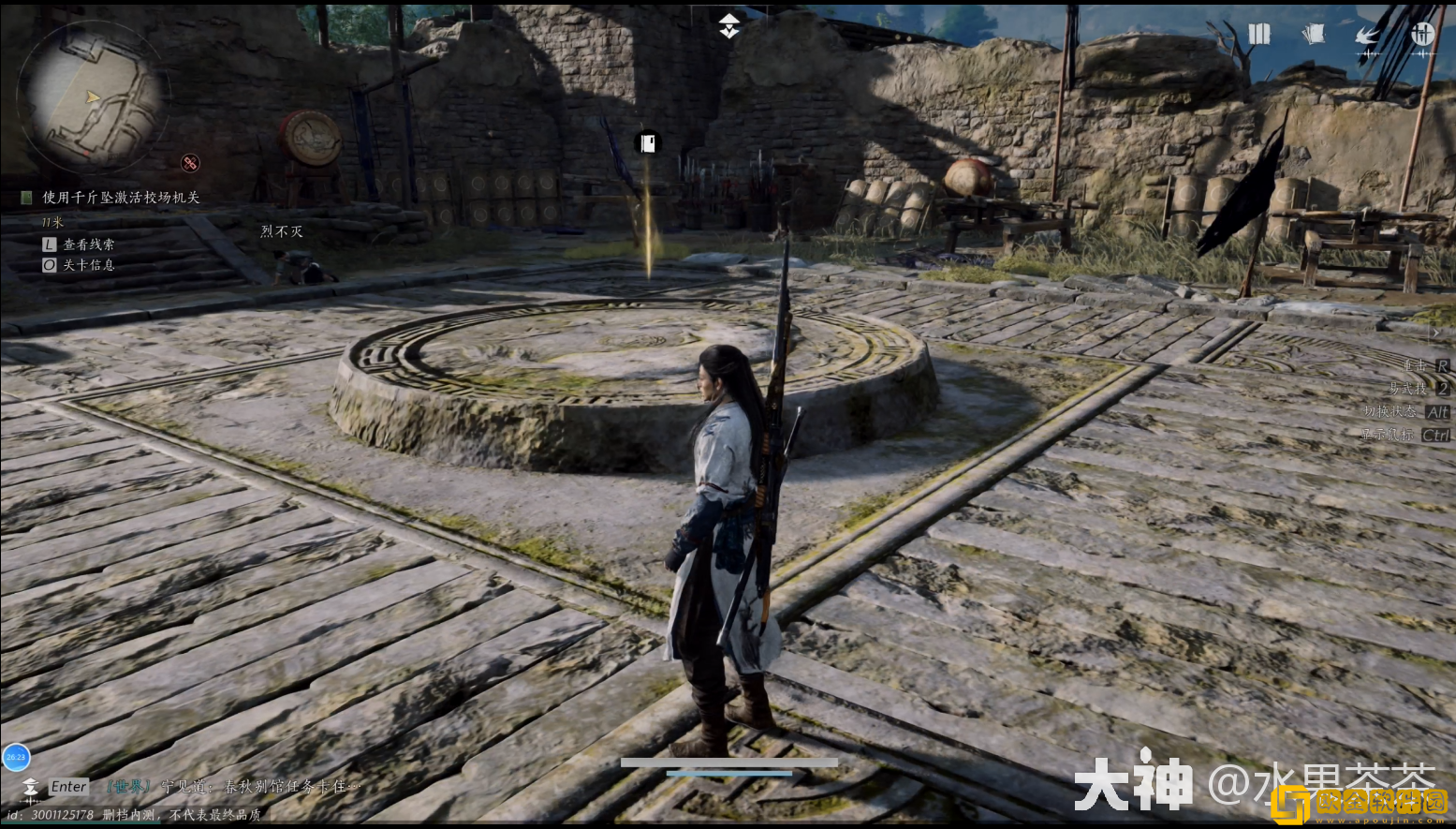1456x829 pixels.
Task: Expand the double-chevron indicator at top center
Action: 728,26
